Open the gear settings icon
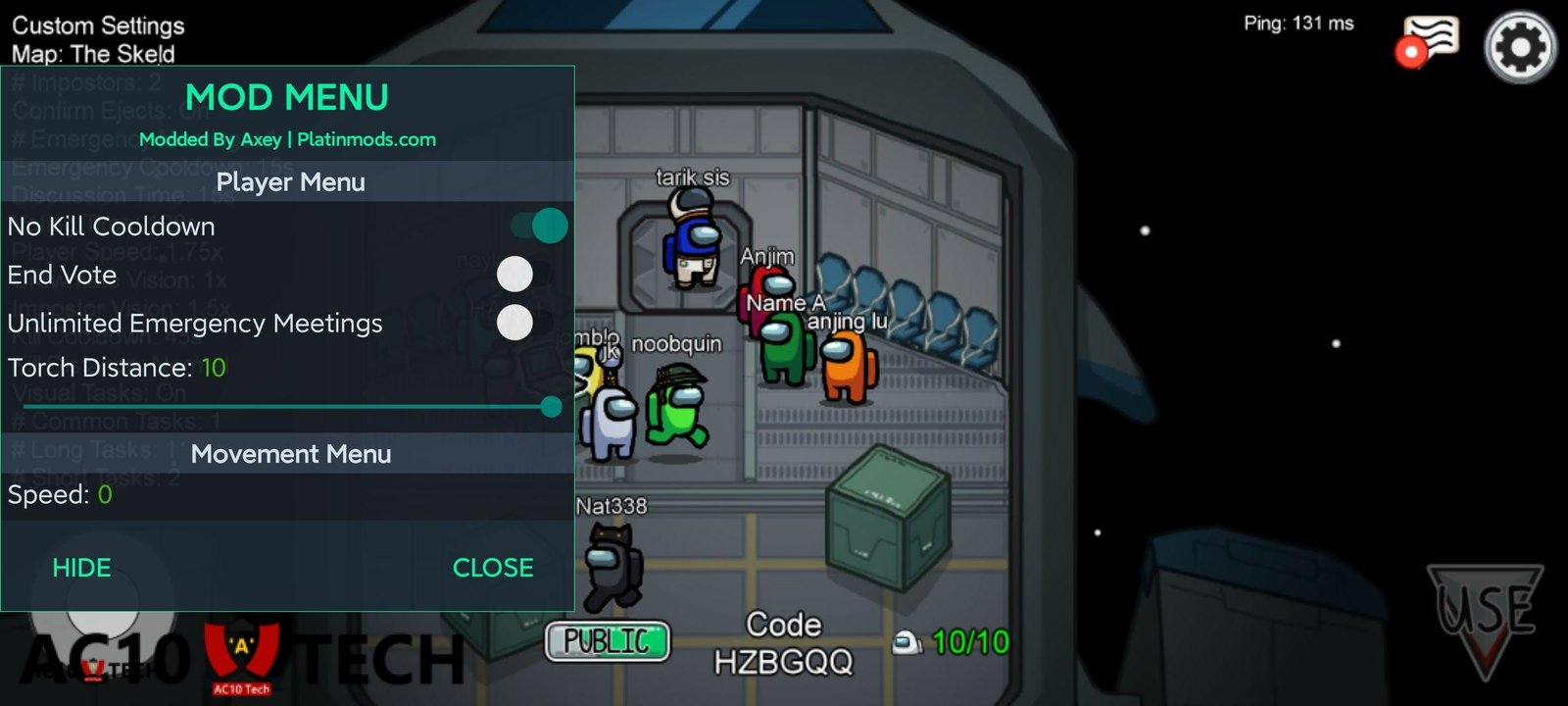The height and width of the screenshot is (706, 1568). pyautogui.click(x=1520, y=47)
